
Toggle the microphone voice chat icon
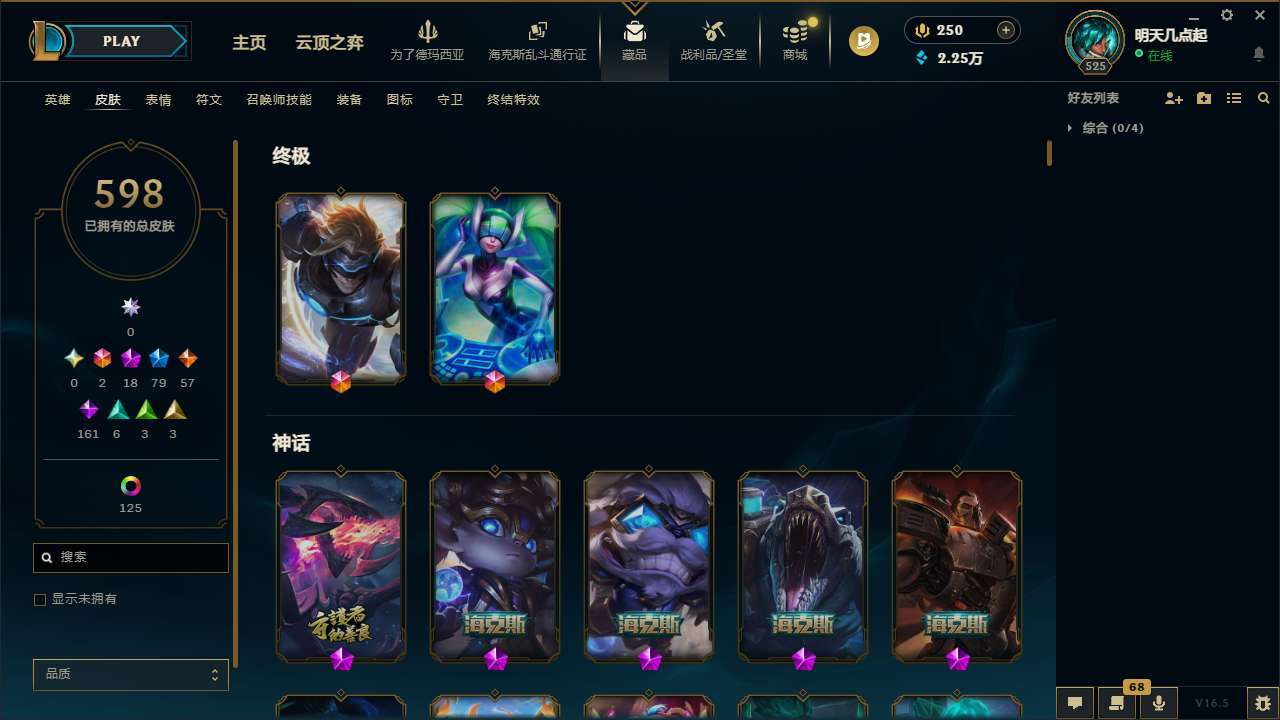1158,703
